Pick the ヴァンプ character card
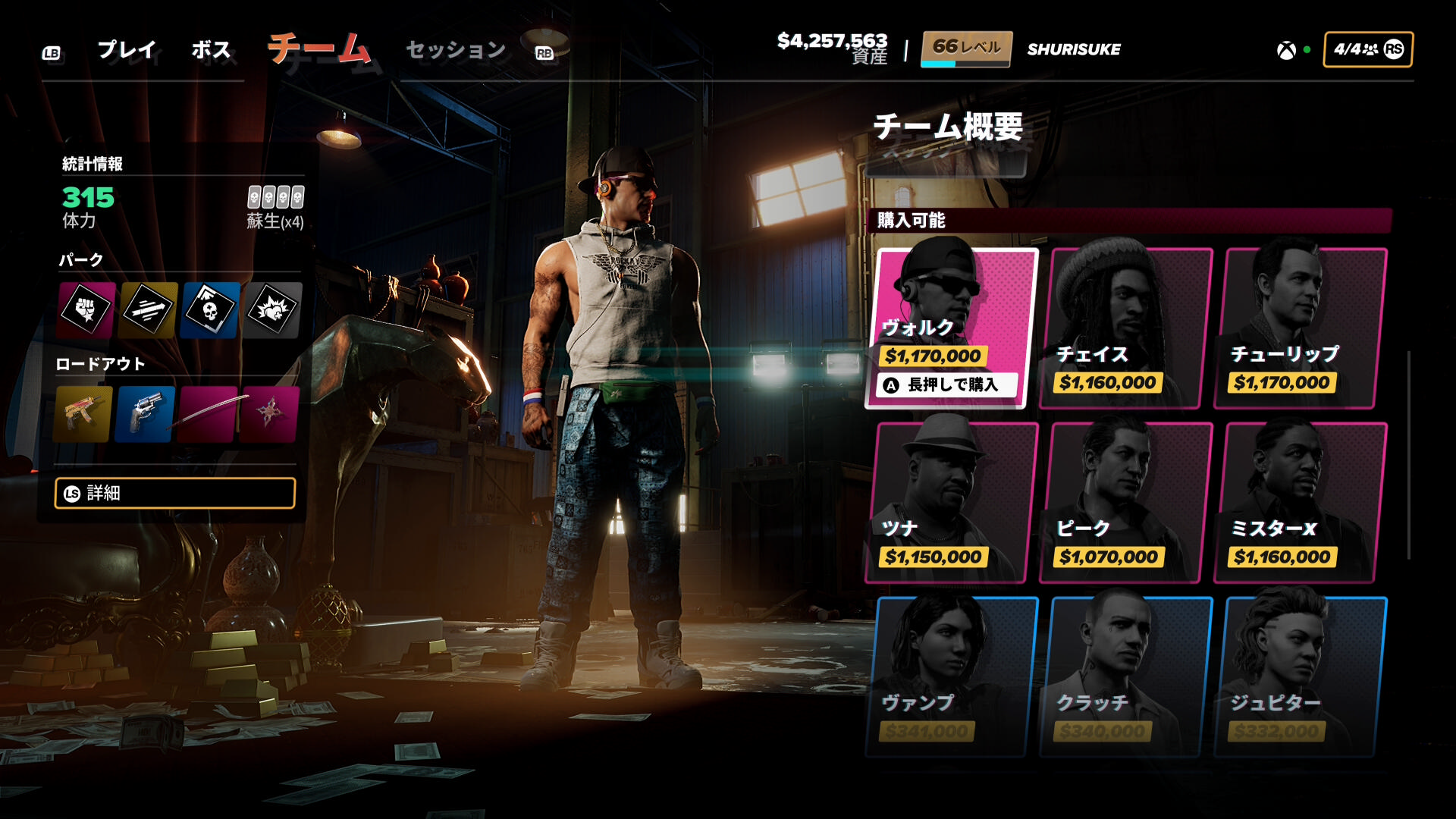The height and width of the screenshot is (819, 1456). (x=952, y=676)
